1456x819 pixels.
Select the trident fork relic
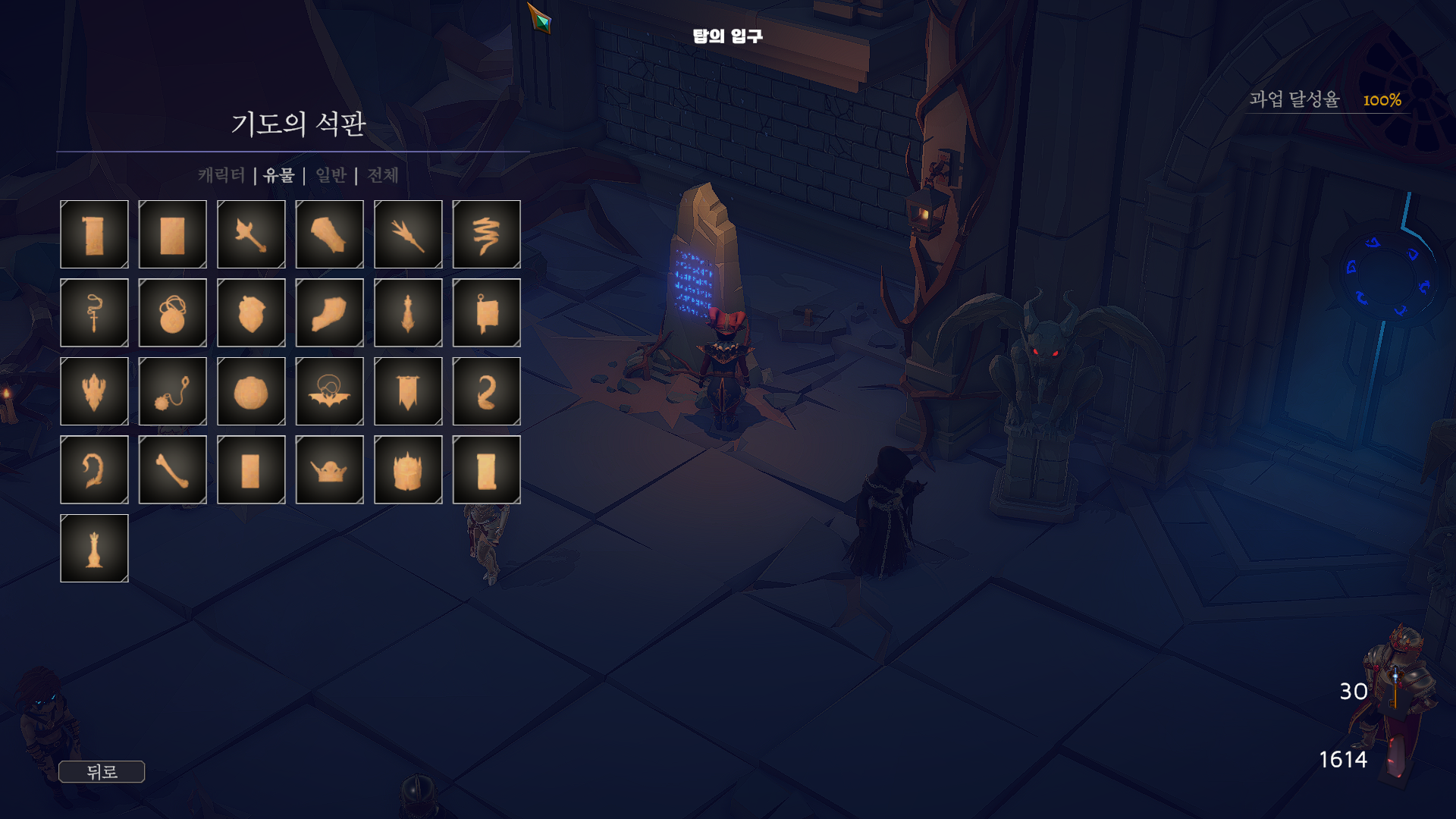[x=408, y=234]
